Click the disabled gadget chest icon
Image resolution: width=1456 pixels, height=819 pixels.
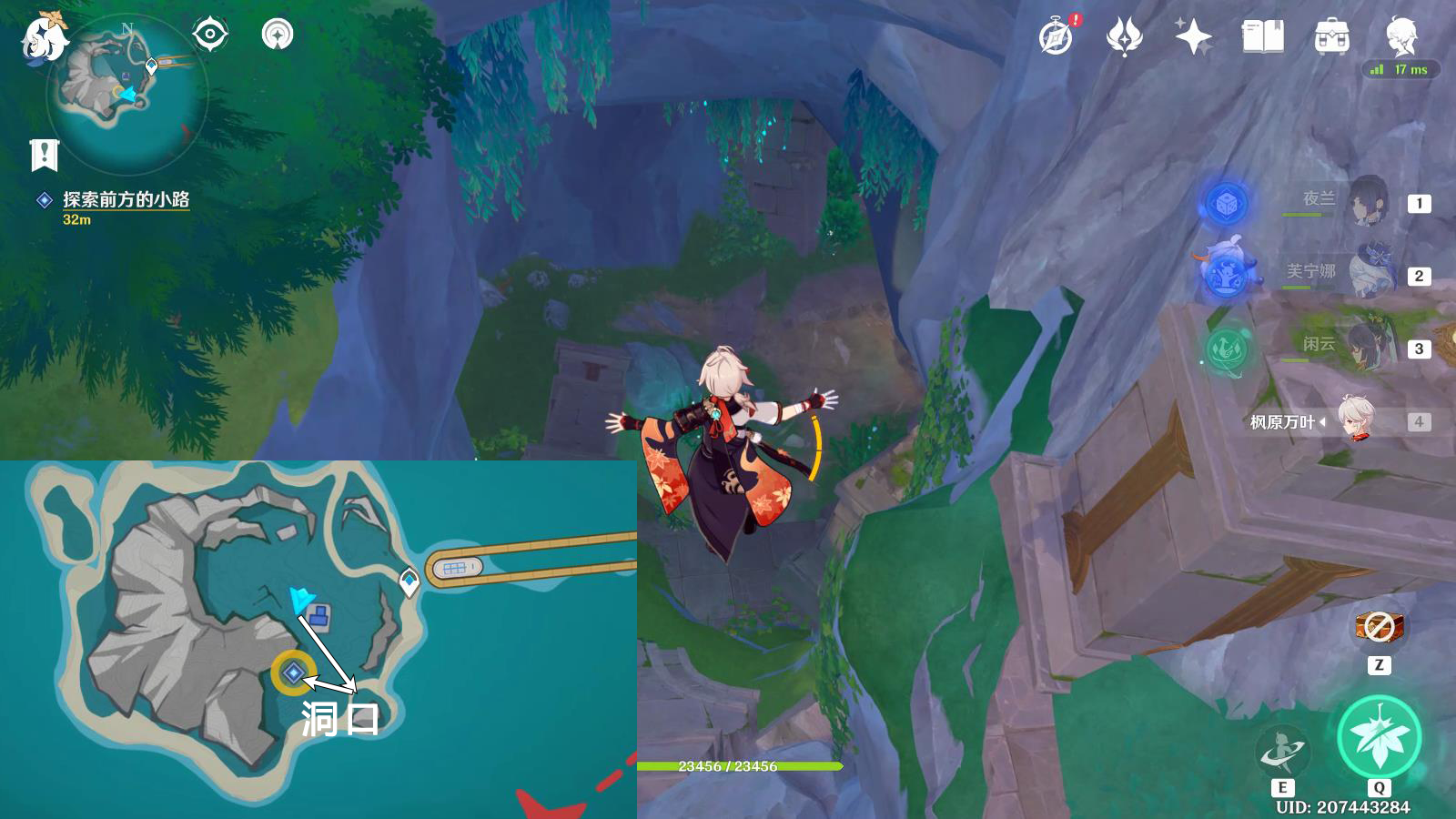(1379, 626)
